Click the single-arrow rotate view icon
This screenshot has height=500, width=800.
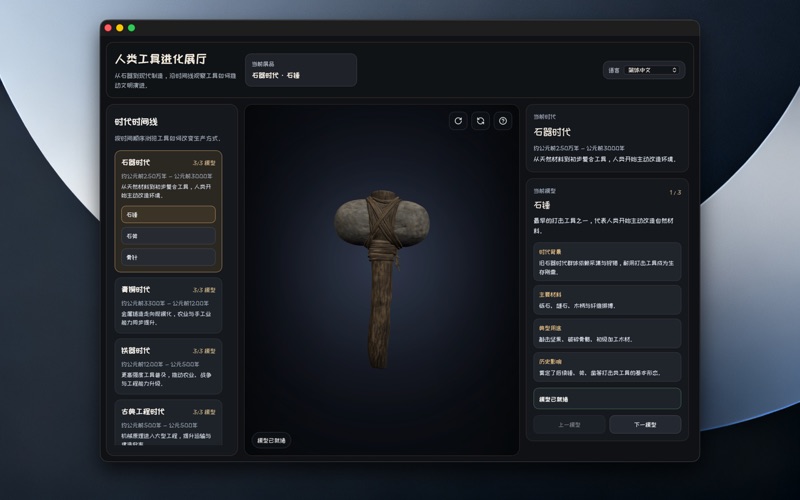[x=458, y=121]
